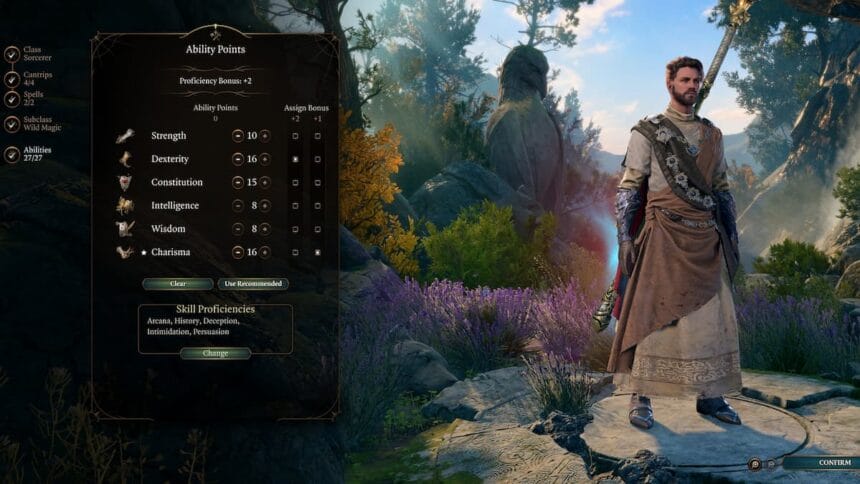Add a point to Wisdom
Viewport: 860px width, 484px height.
click(266, 228)
